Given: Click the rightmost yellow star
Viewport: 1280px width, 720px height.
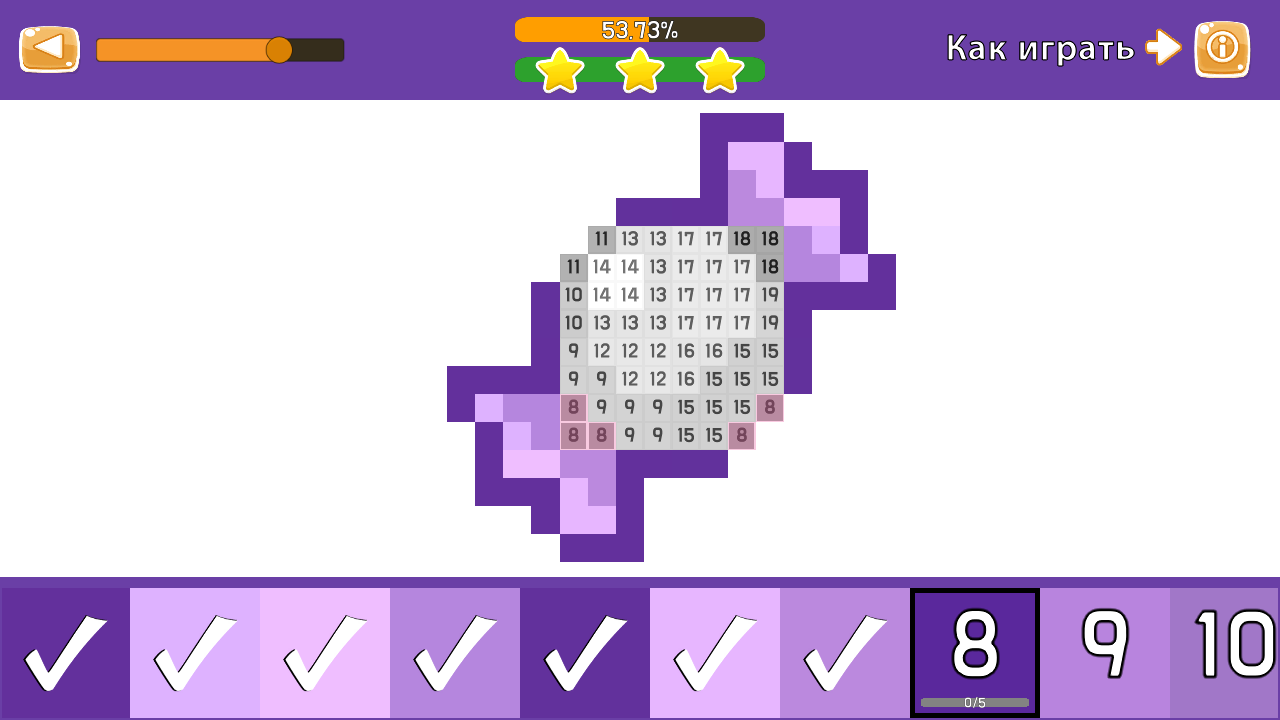Looking at the screenshot, I should pos(719,70).
